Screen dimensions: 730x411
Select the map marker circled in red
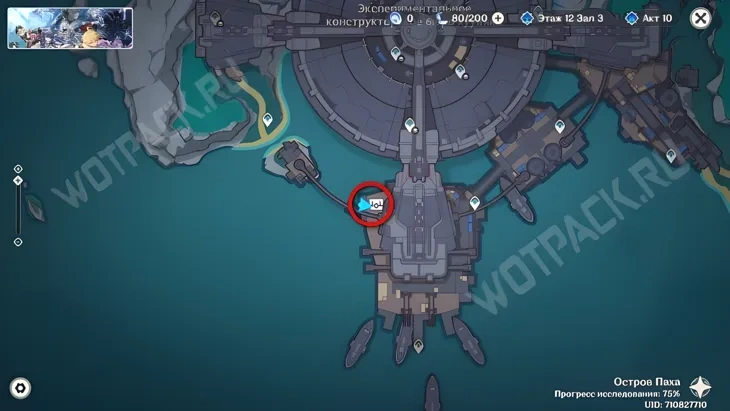click(371, 205)
